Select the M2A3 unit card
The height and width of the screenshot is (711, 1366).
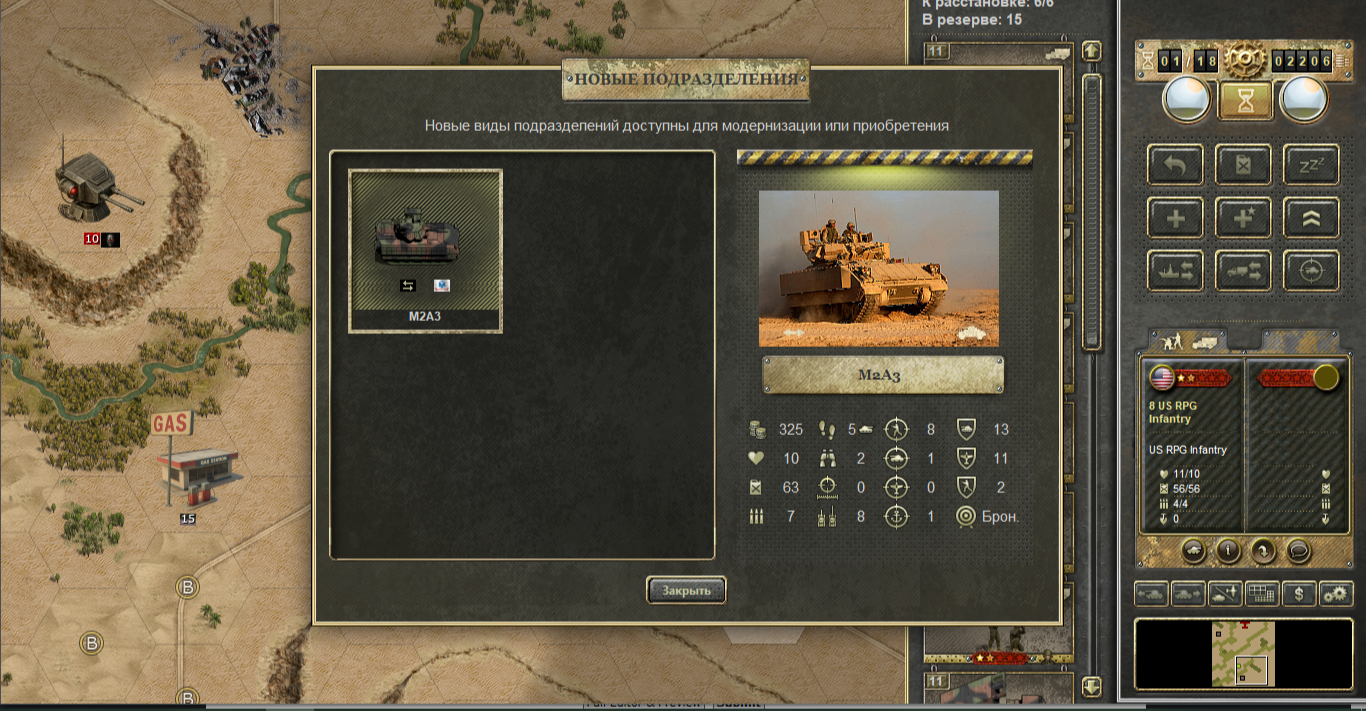(425, 250)
